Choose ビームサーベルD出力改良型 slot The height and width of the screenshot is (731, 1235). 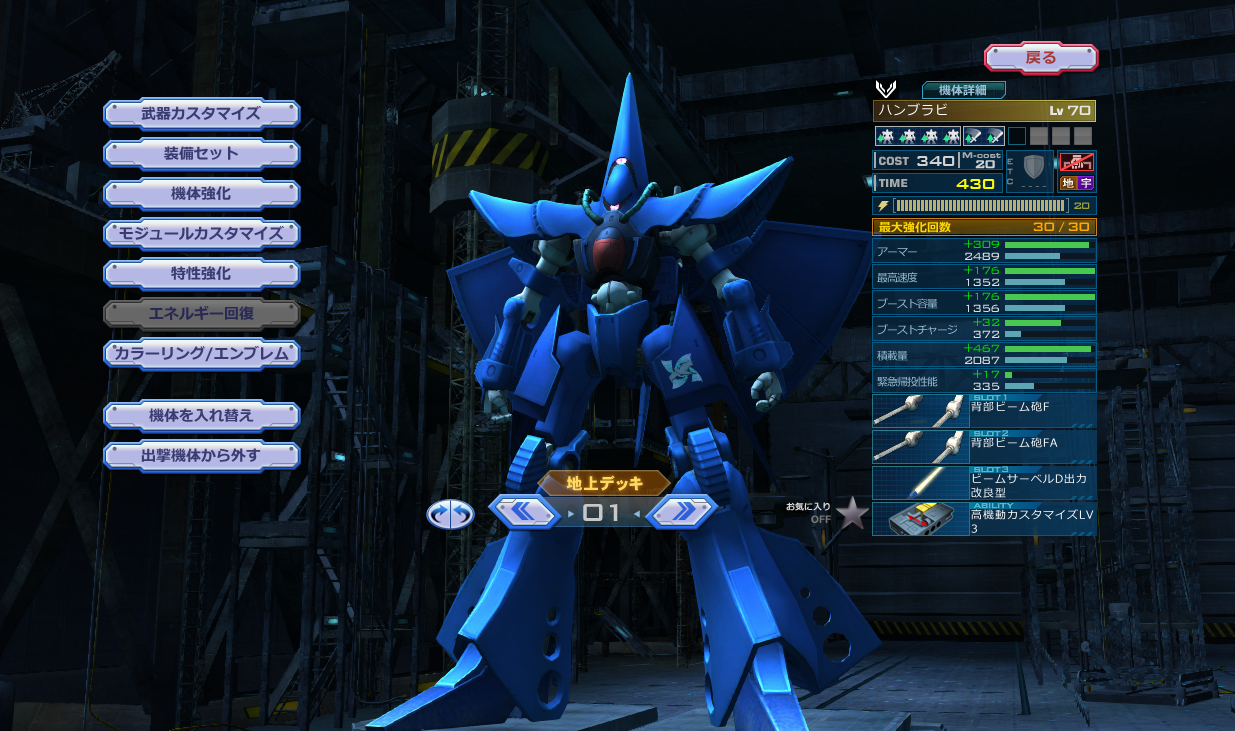pos(984,482)
